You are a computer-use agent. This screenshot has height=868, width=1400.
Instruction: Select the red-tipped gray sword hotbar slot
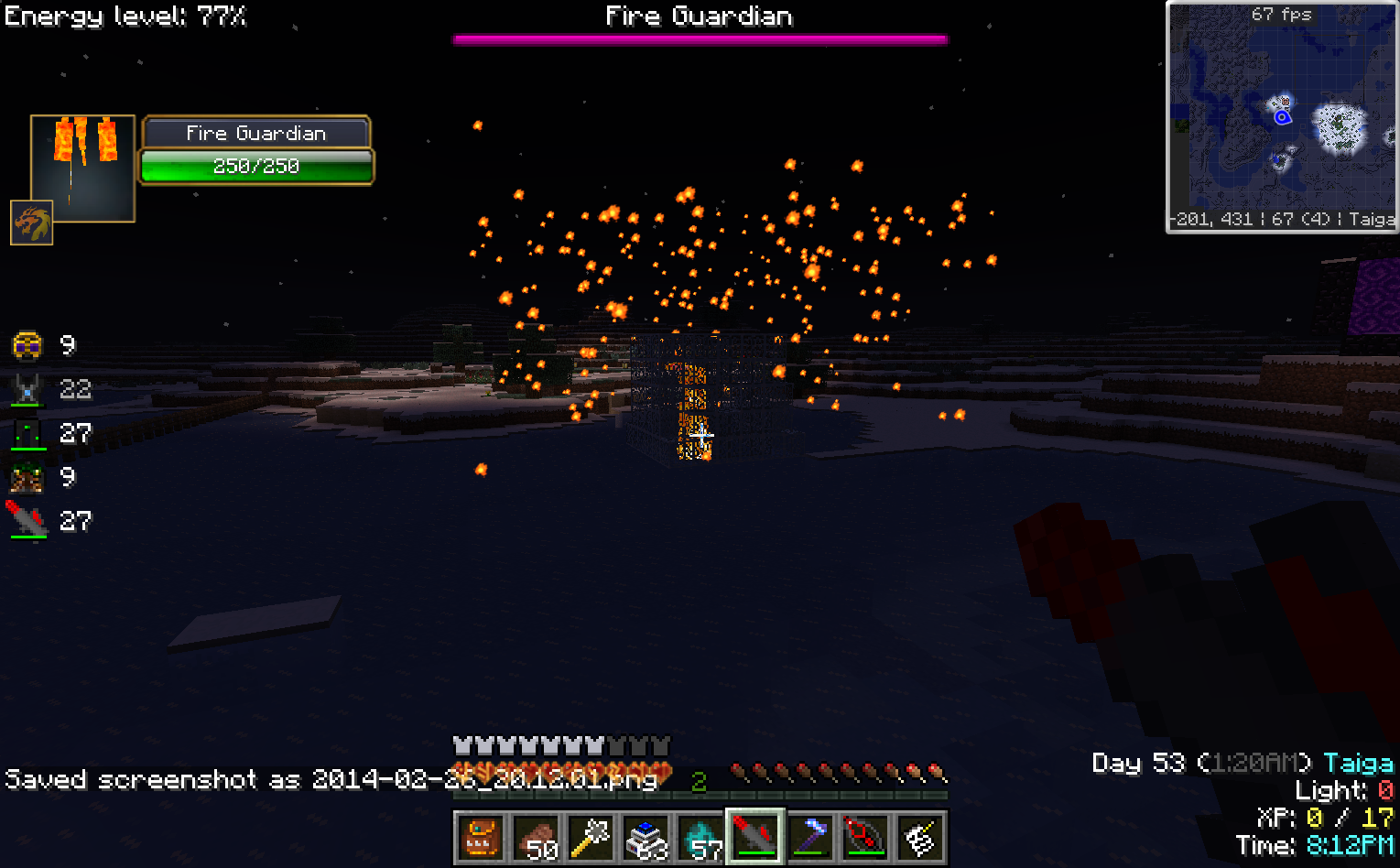[x=755, y=837]
